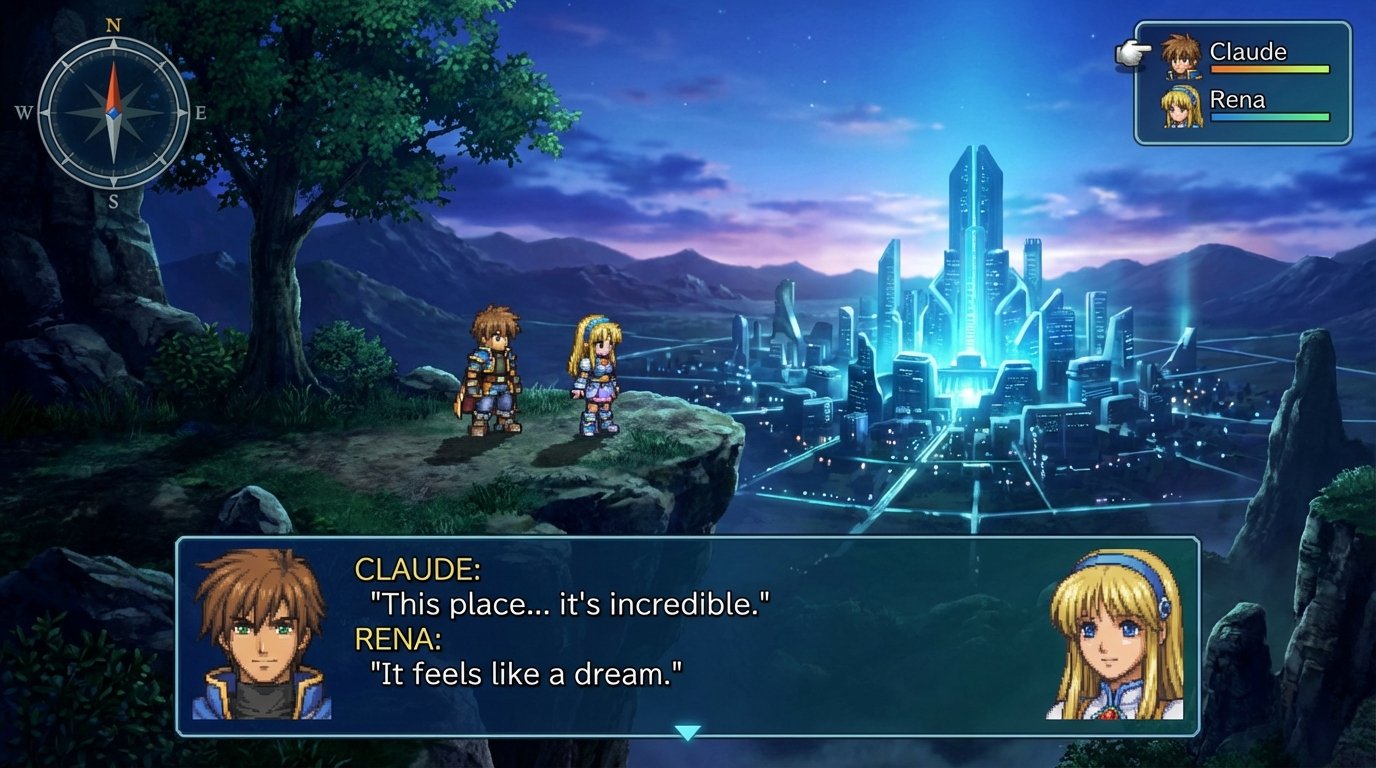1376x768 pixels.
Task: Select the Rena name label in the party panel
Action: pos(1237,99)
